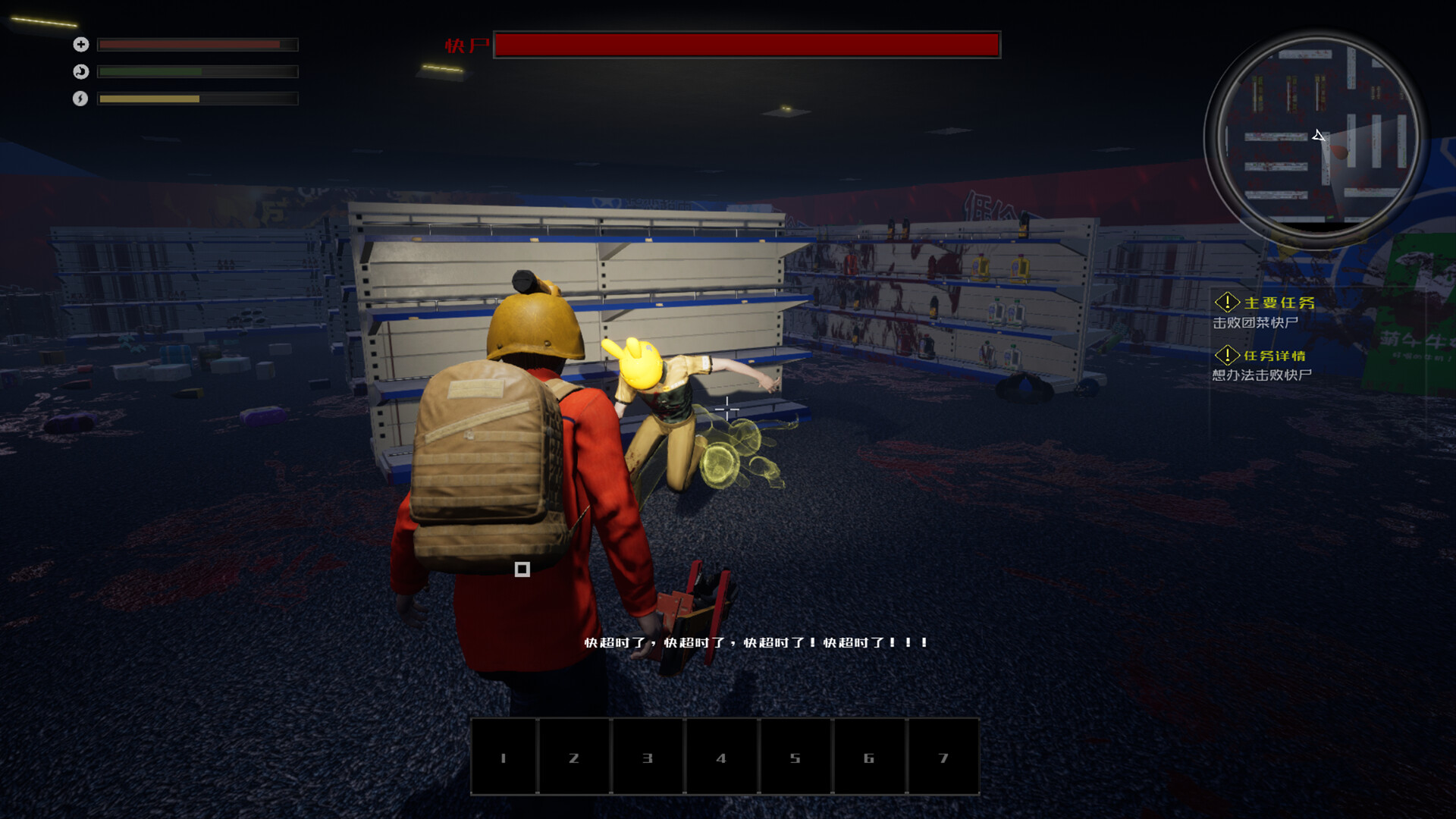Screen dimensions: 1456x819
Task: Select the hunger stomach icon
Action: coord(80,72)
